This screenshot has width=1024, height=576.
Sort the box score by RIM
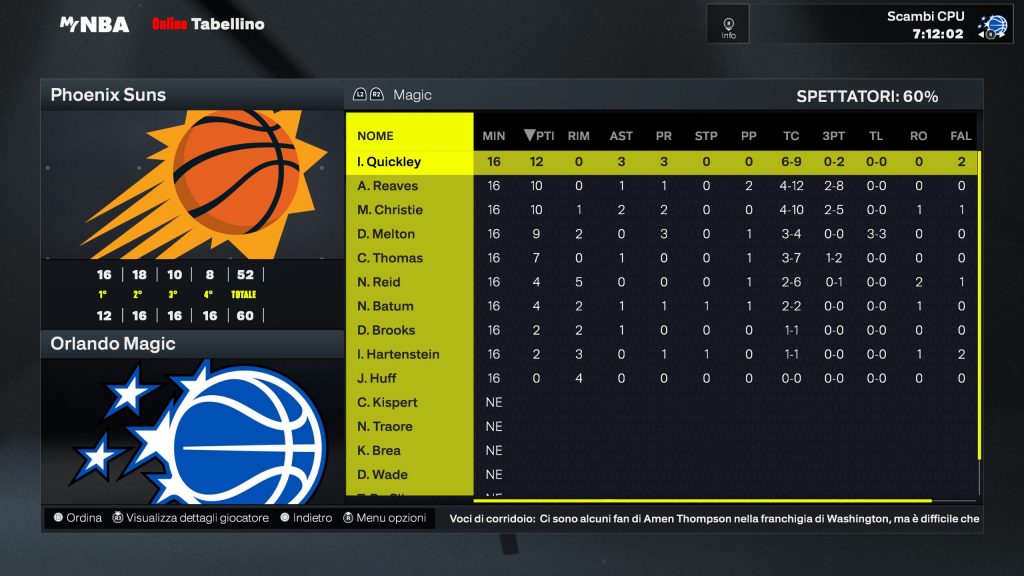point(578,136)
